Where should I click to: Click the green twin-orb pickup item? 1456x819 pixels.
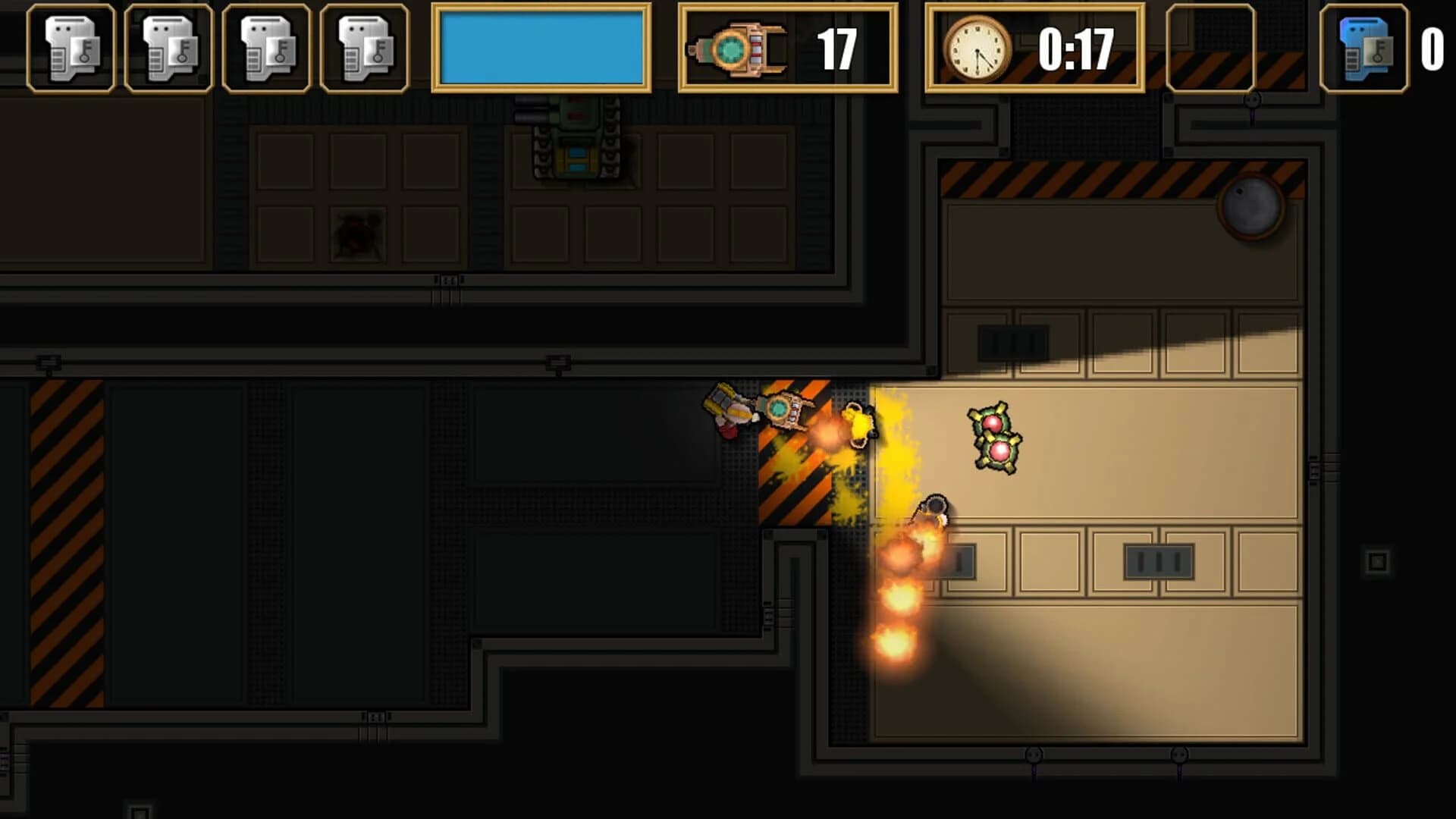995,440
